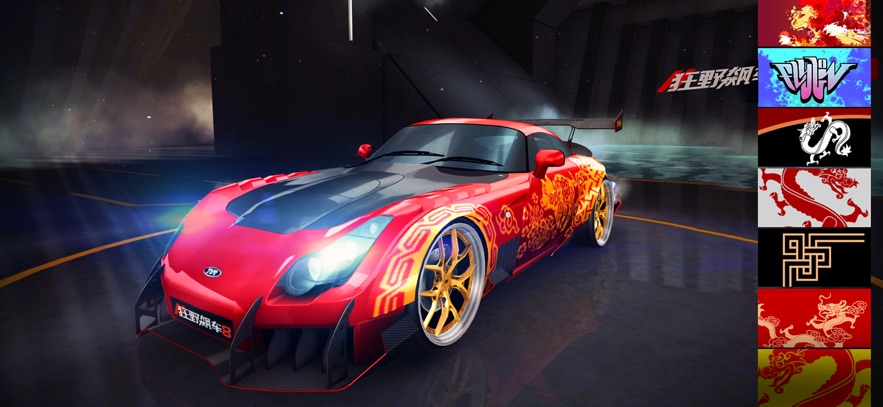
Task: Select the gold maze pattern decal
Action: coord(814,257)
